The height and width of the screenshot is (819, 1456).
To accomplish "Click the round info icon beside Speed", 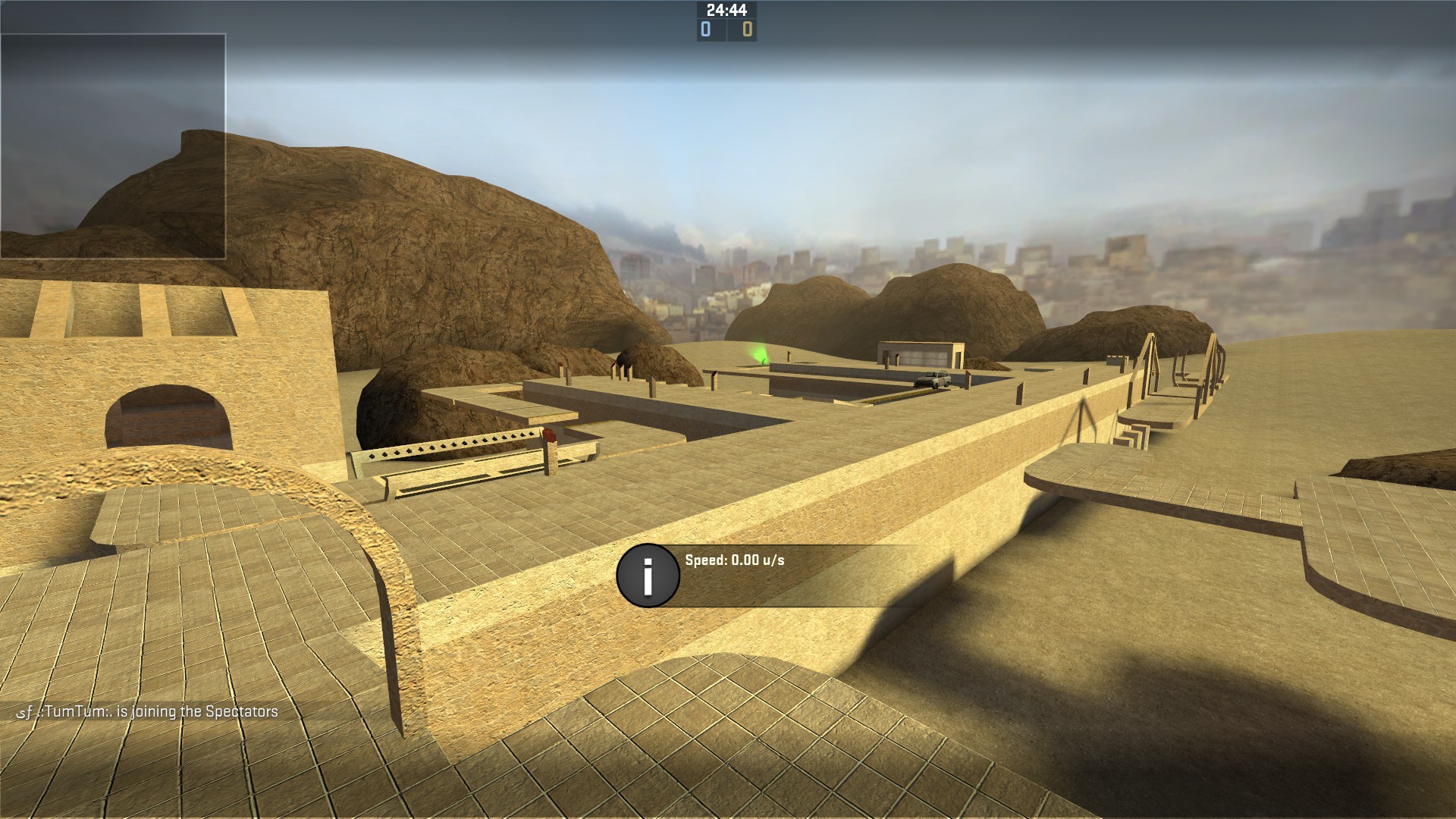I will (648, 576).
